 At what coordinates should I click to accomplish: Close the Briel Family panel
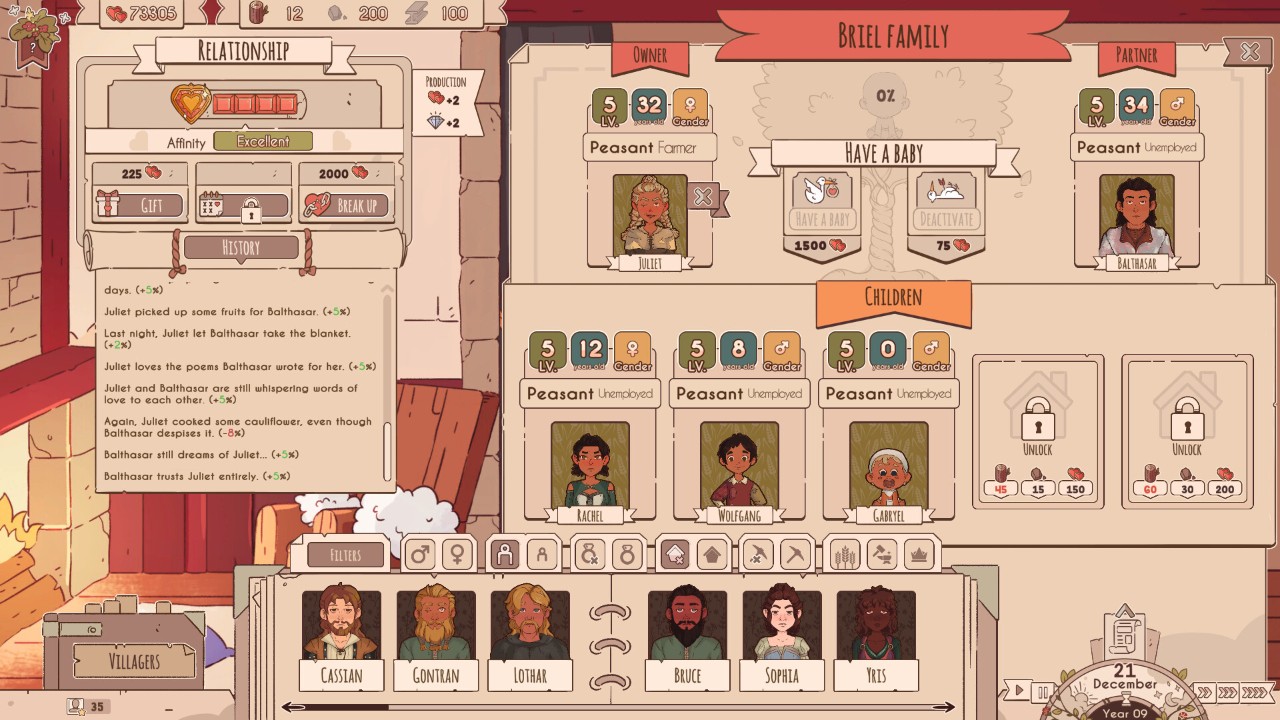(x=1249, y=52)
